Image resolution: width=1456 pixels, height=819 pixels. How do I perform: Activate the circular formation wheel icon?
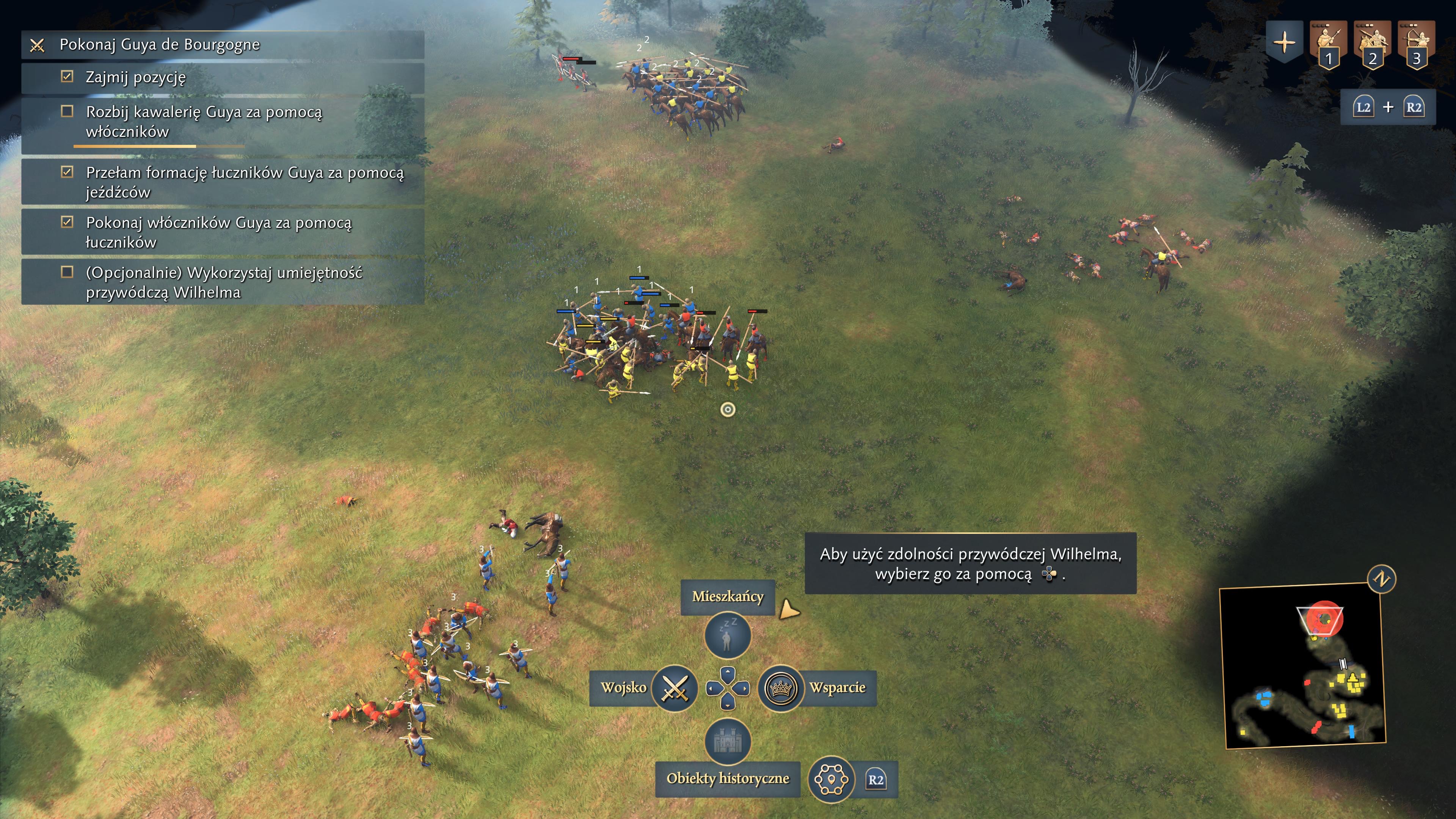tap(831, 780)
